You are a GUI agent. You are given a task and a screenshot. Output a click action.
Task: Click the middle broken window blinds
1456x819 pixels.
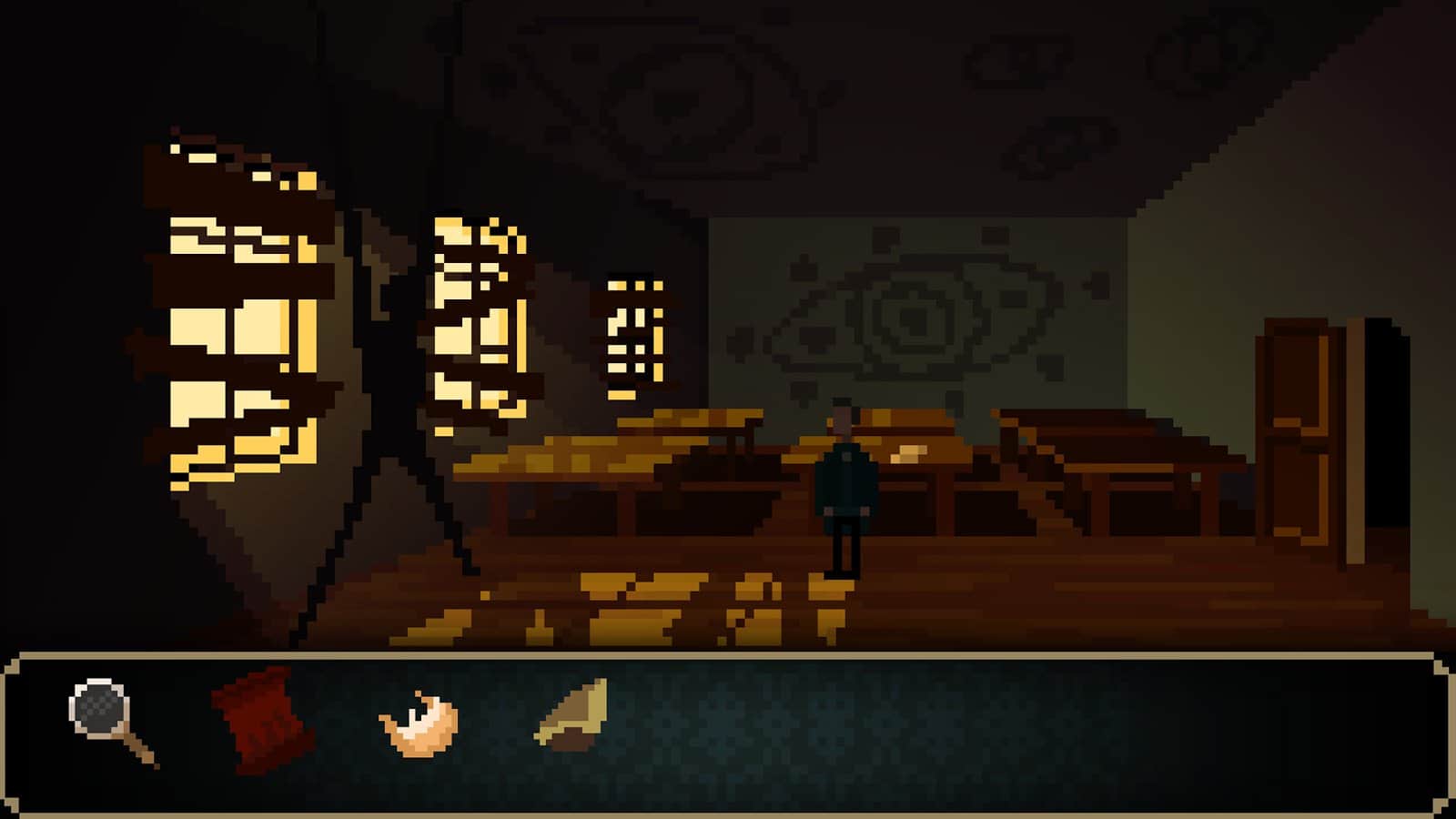point(473,318)
